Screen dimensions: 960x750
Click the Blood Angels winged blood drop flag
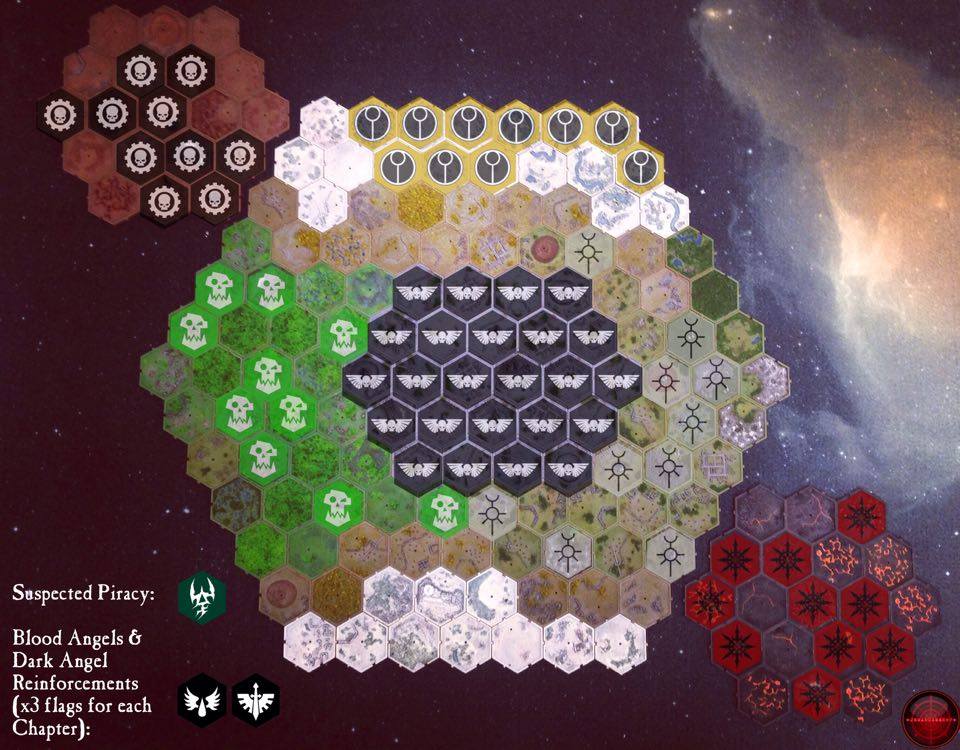pyautogui.click(x=204, y=702)
